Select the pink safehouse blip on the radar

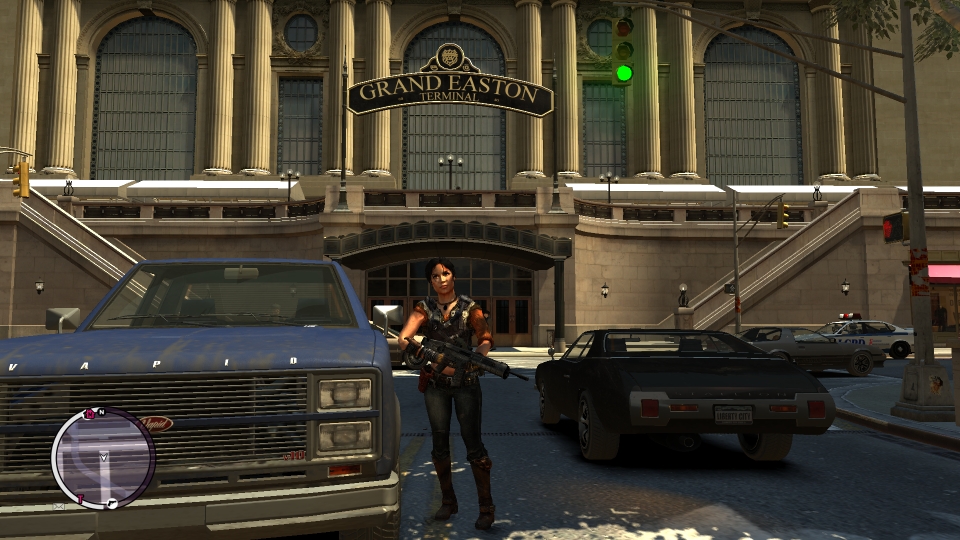click(90, 414)
